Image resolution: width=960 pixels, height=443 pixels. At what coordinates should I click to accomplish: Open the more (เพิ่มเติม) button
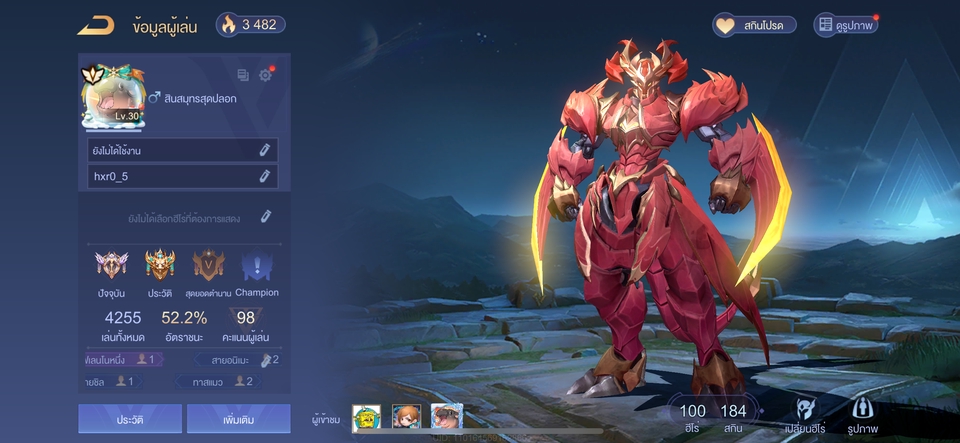238,419
